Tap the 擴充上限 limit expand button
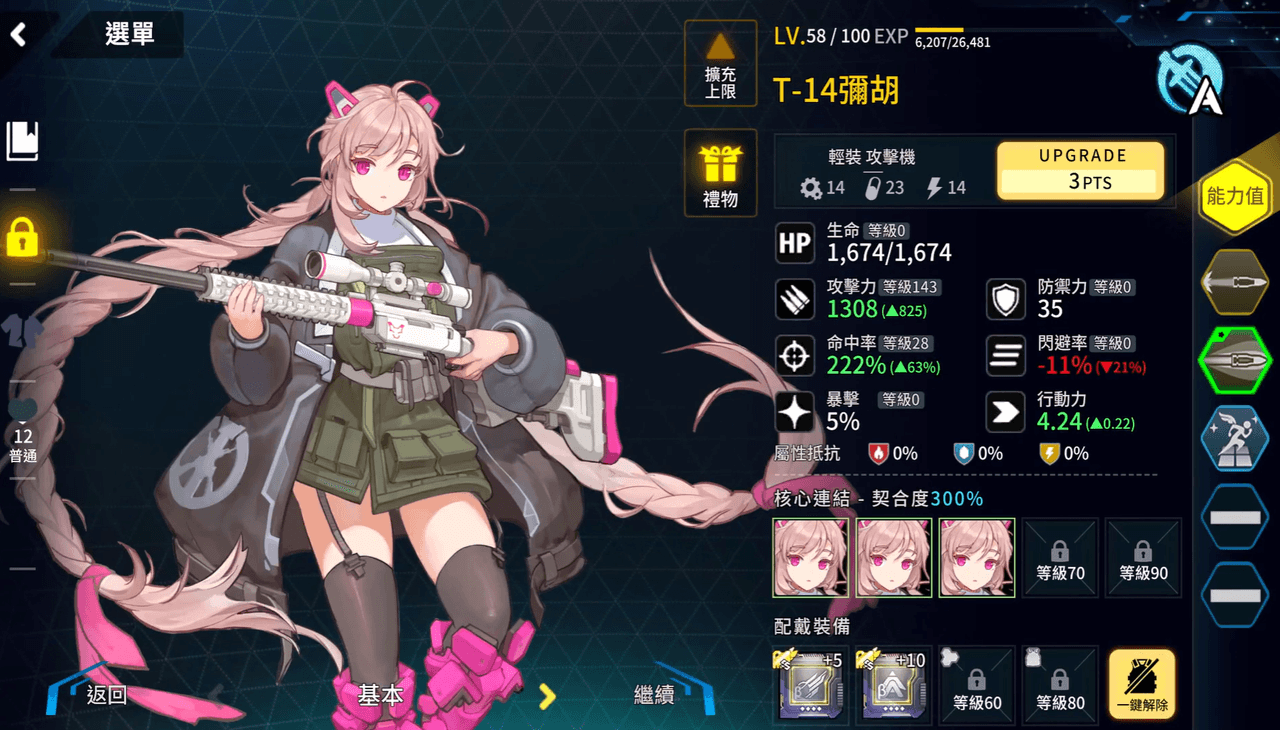This screenshot has height=730, width=1280. (x=720, y=63)
